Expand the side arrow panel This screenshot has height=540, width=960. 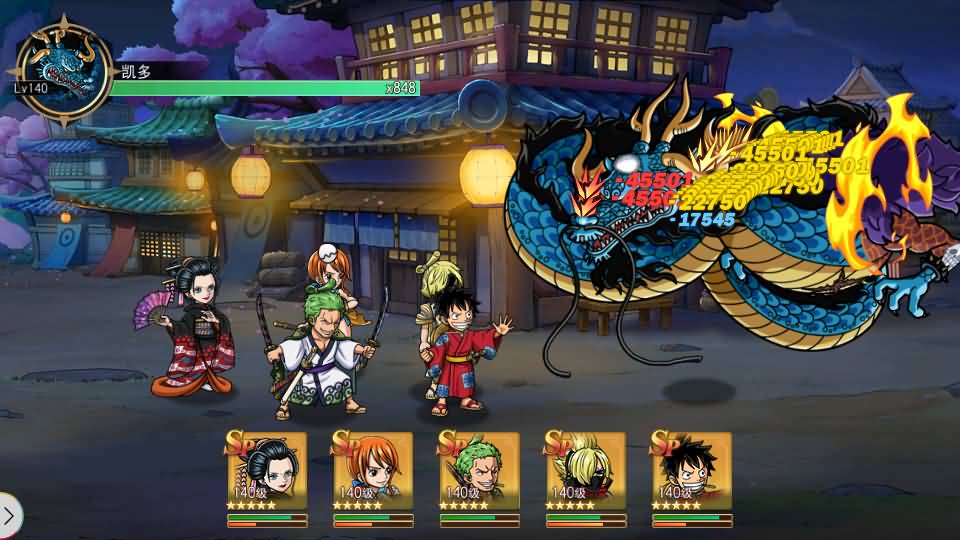click(x=9, y=516)
